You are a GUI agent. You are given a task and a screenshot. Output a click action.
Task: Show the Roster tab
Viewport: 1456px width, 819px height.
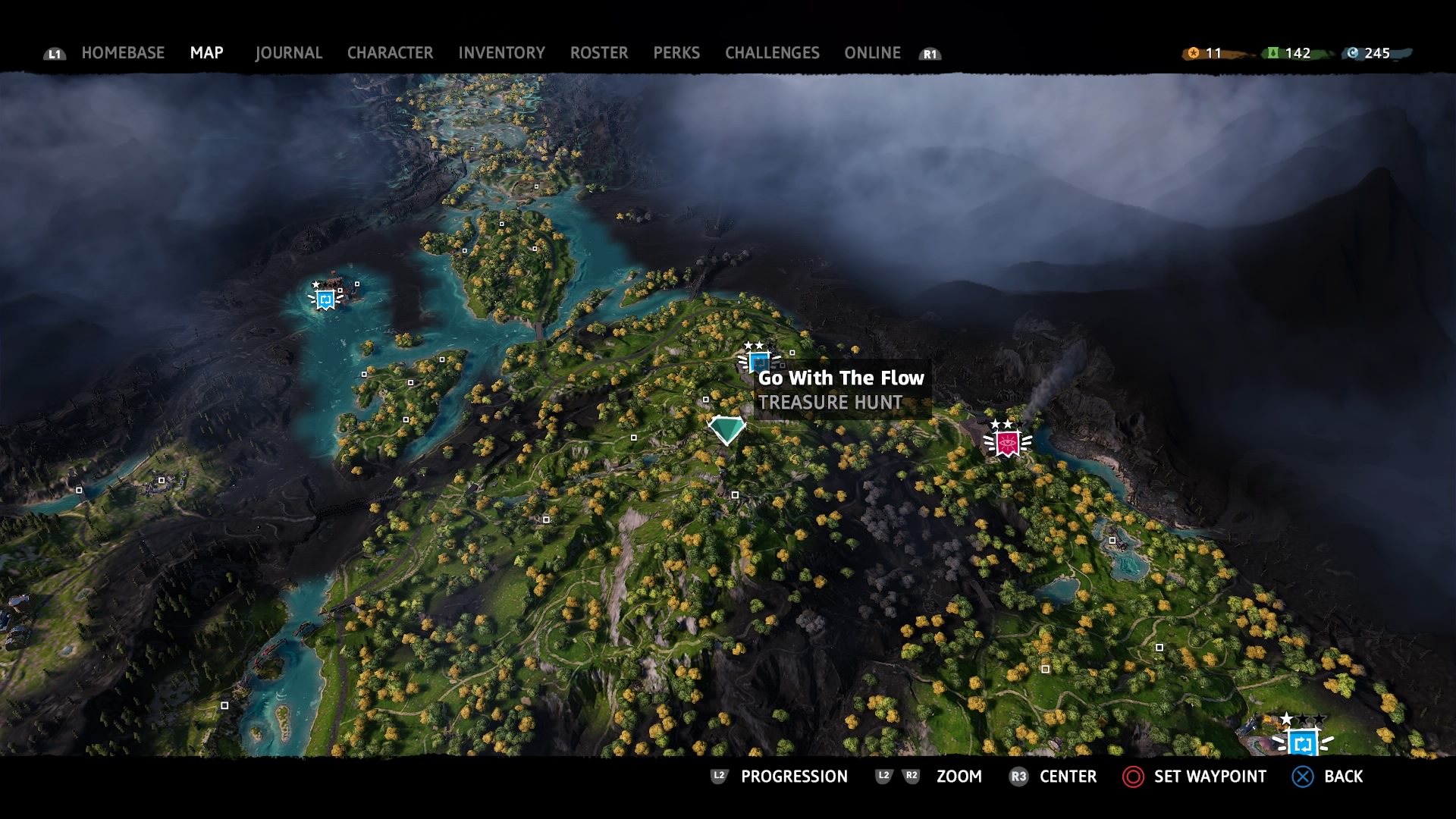pos(599,53)
